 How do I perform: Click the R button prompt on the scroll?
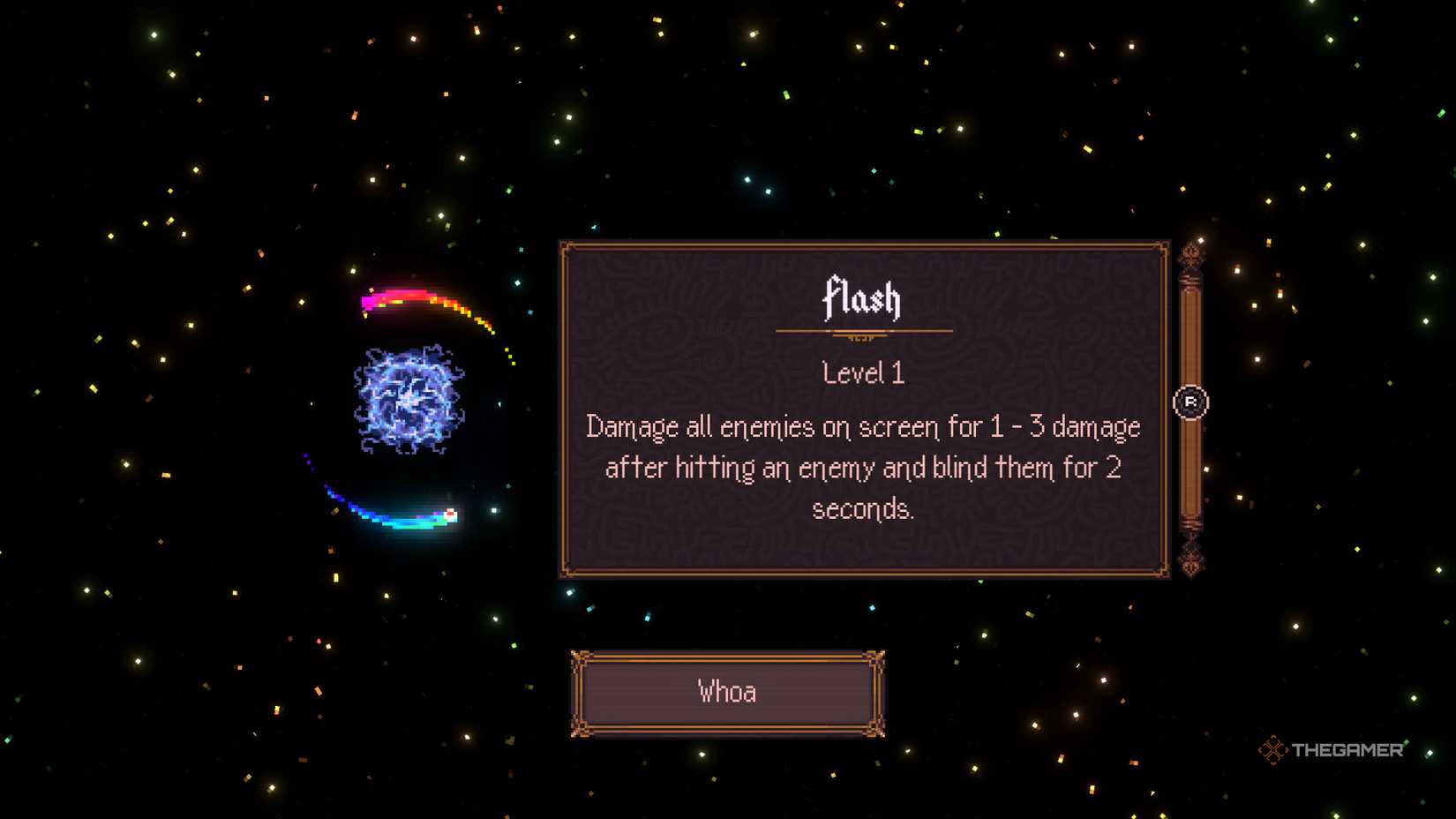(1193, 402)
